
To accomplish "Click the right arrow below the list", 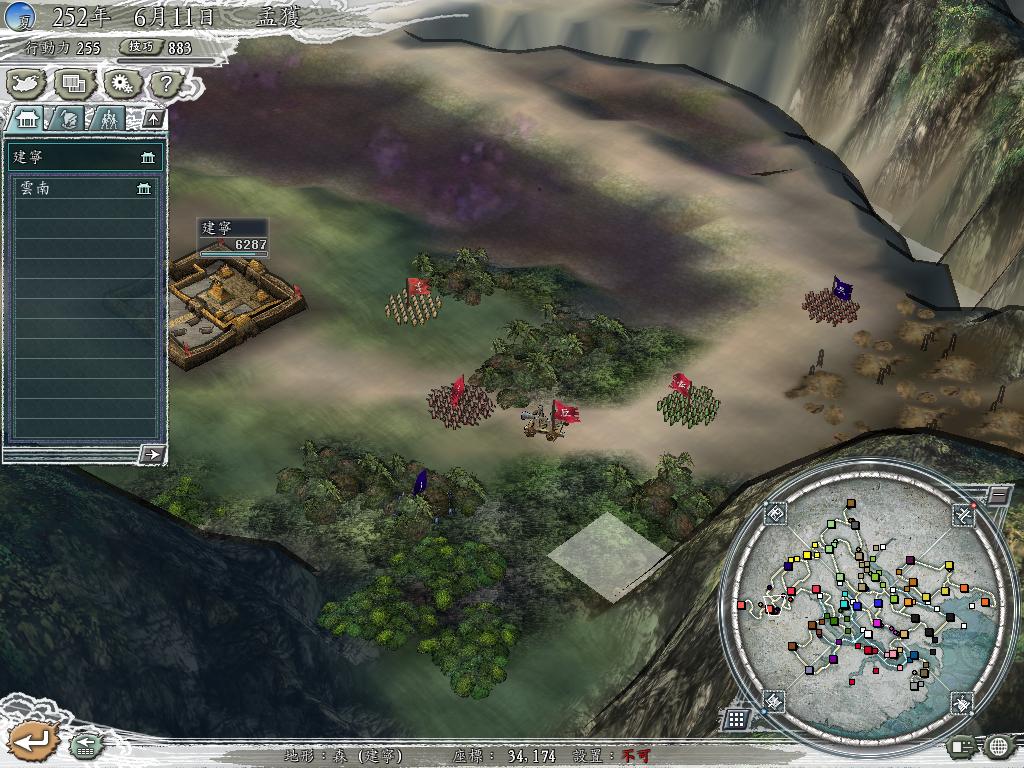I will 152,454.
